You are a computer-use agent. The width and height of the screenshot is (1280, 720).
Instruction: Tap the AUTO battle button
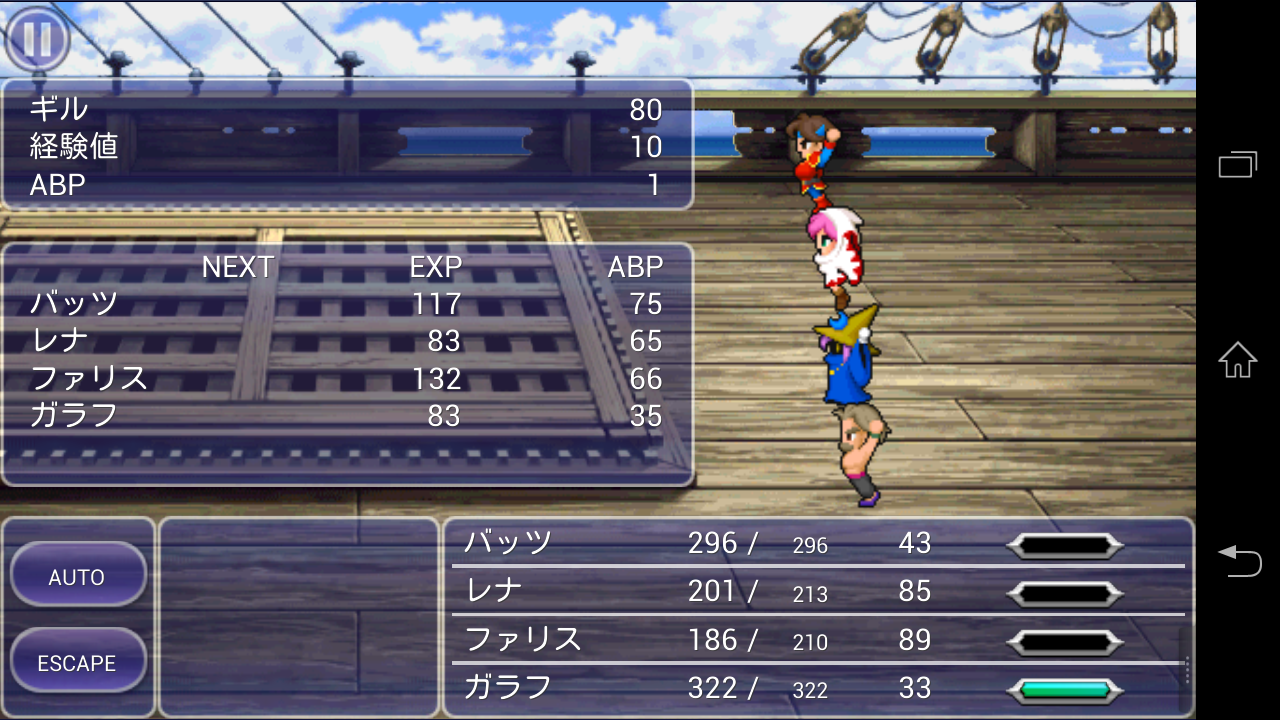coord(78,576)
